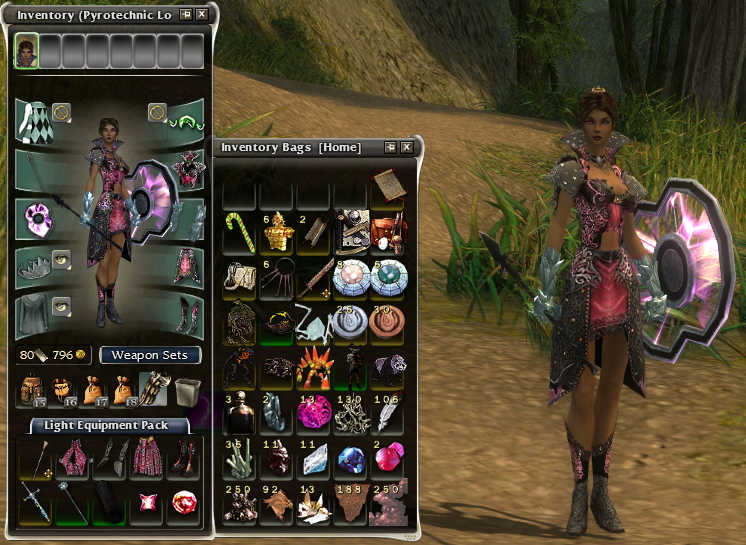The image size is (746, 545).
Task: Click the trash can icon
Action: point(186,389)
